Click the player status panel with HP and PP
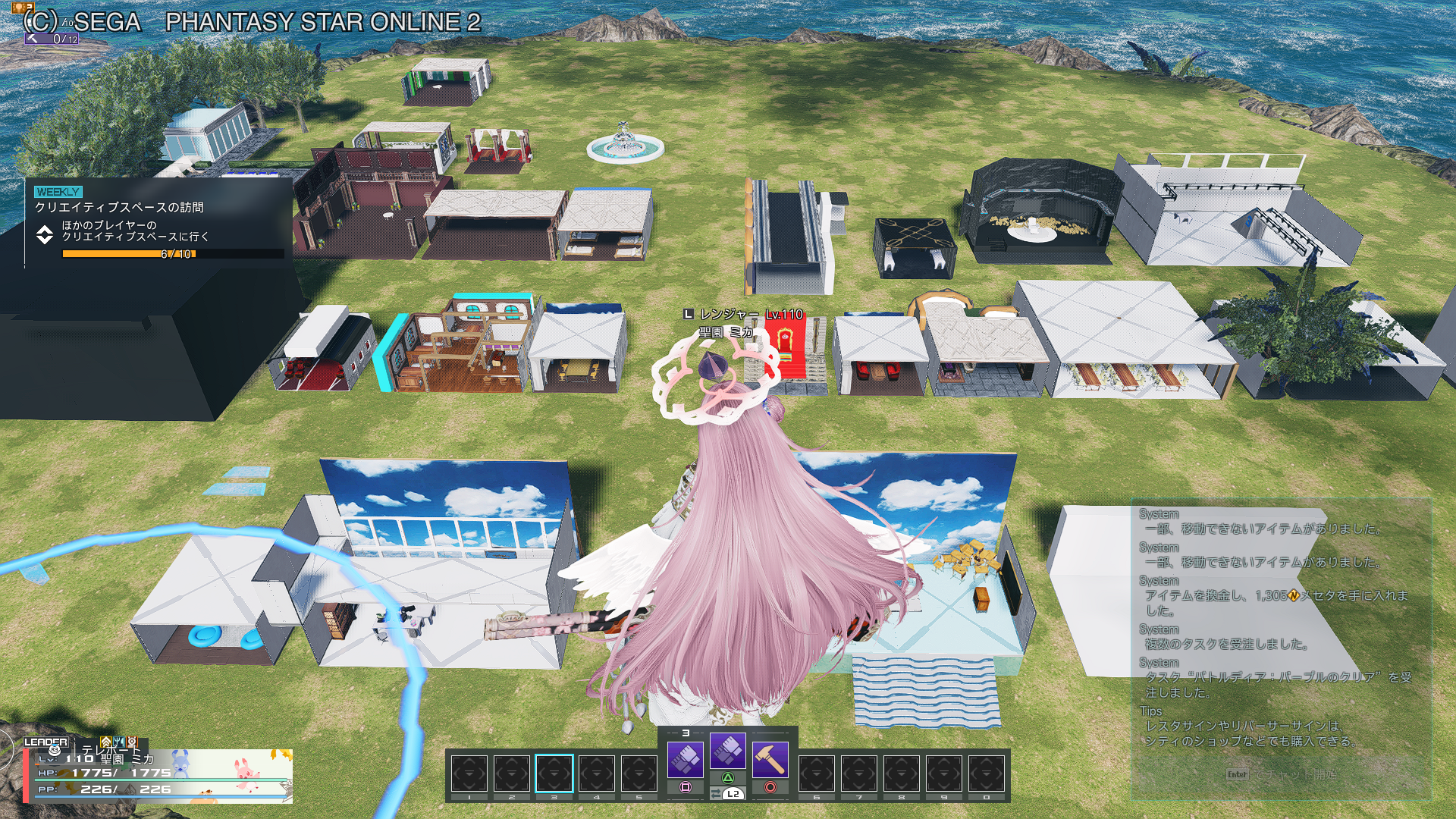The height and width of the screenshot is (819, 1456). coord(159,775)
